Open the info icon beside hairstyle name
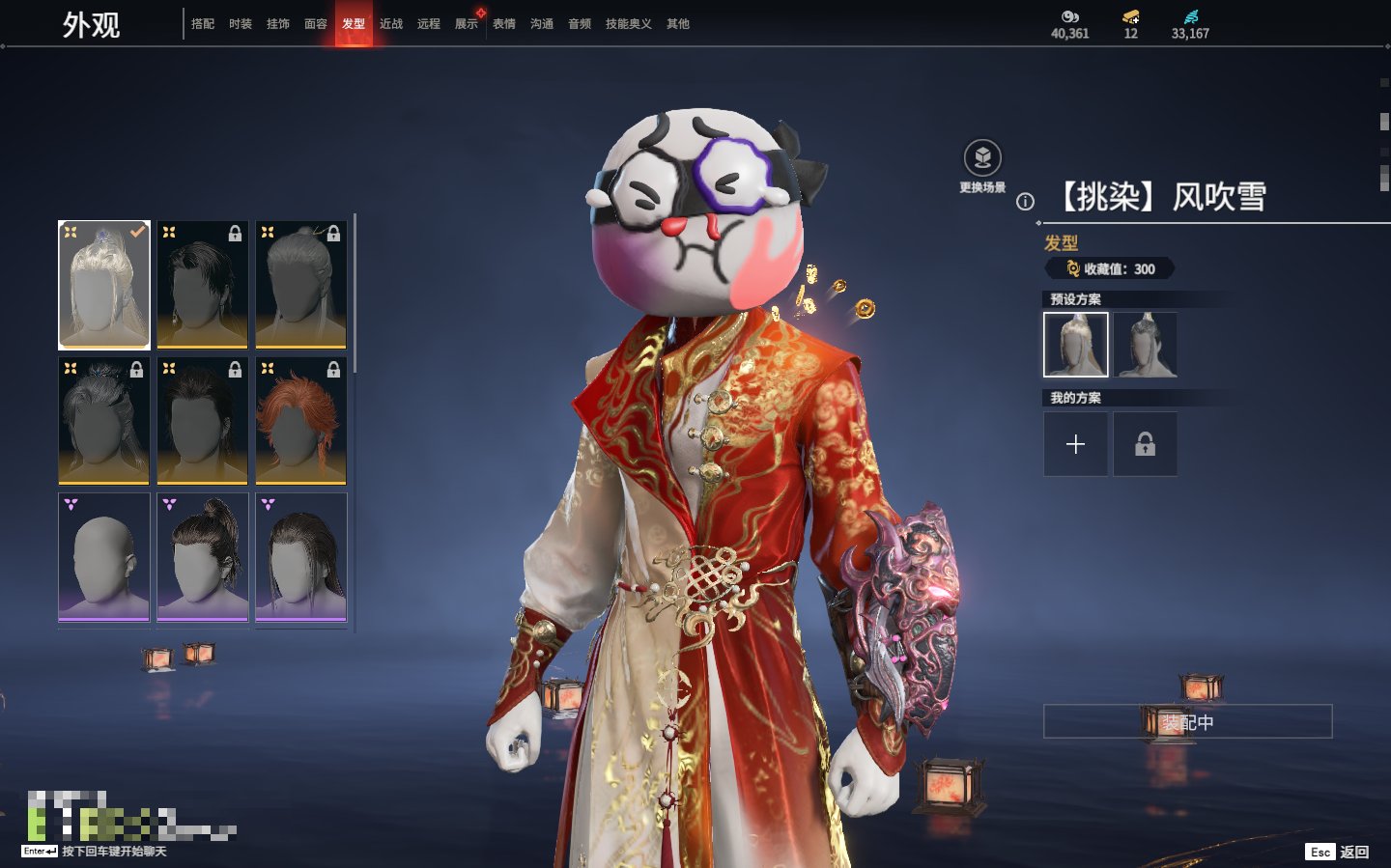The width and height of the screenshot is (1391, 868). [x=1026, y=202]
